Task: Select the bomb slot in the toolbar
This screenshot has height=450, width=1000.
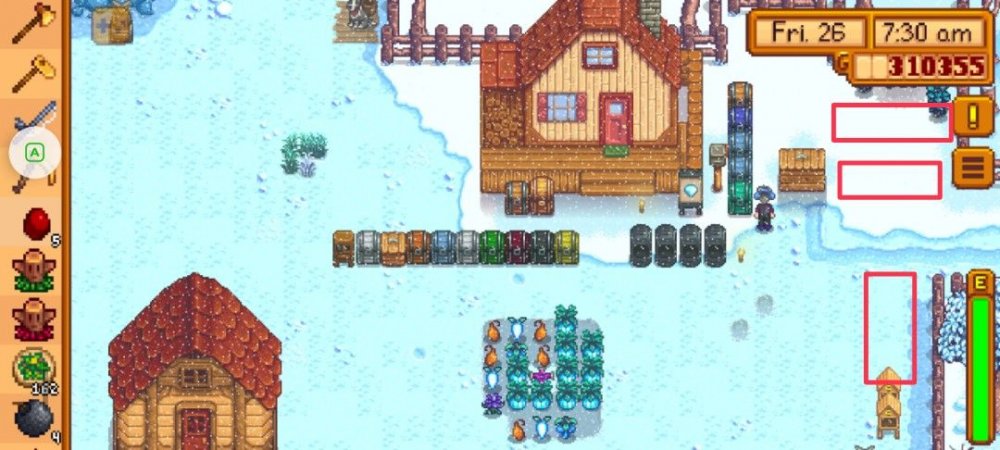Action: pos(34,418)
